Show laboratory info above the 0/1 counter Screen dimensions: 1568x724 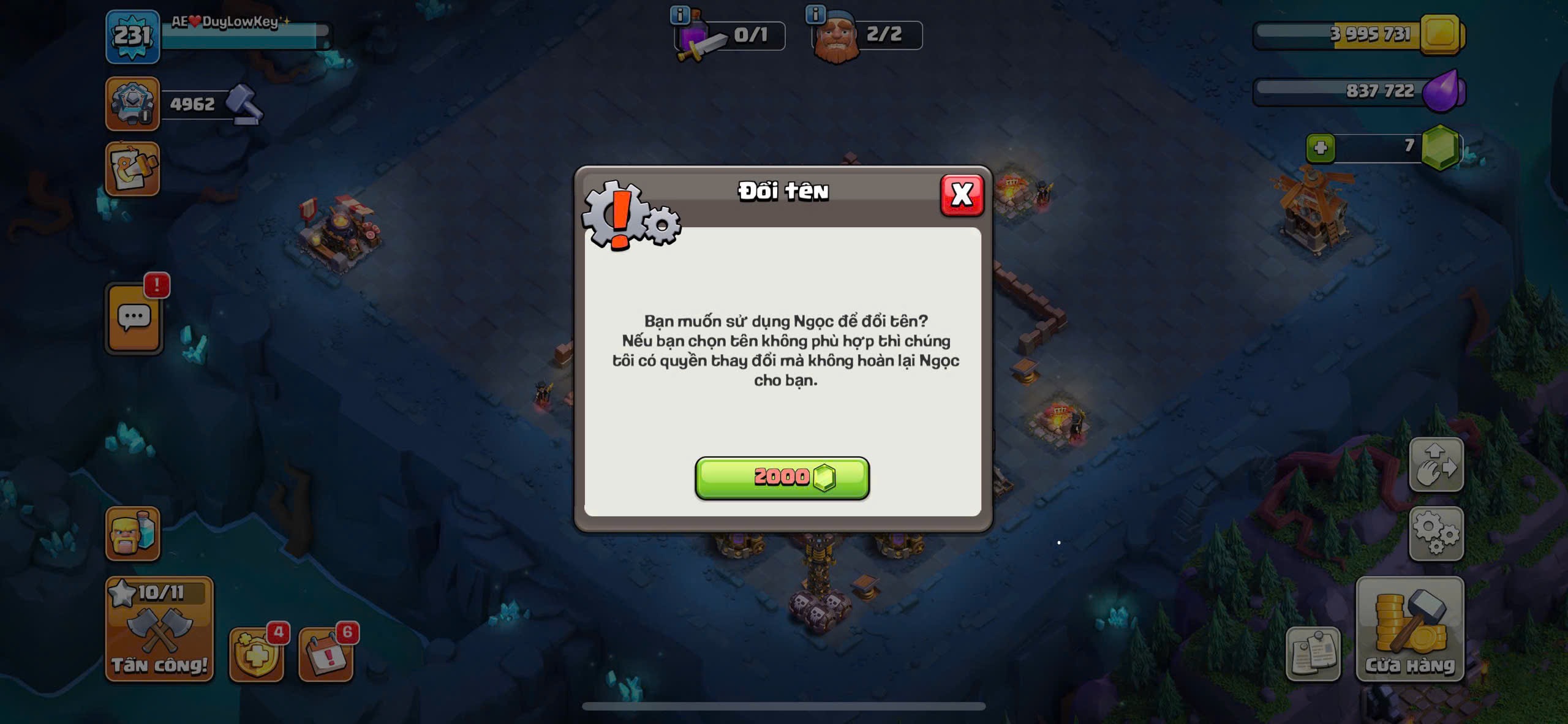679,14
